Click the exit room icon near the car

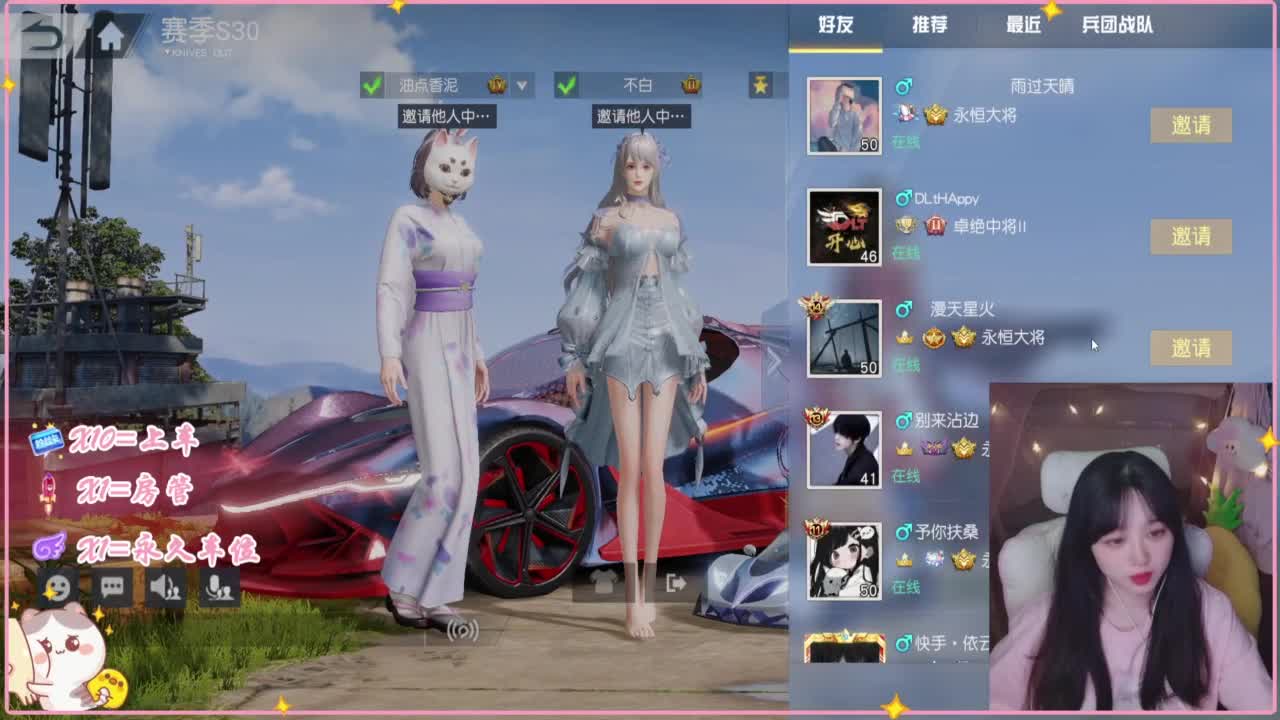click(676, 583)
